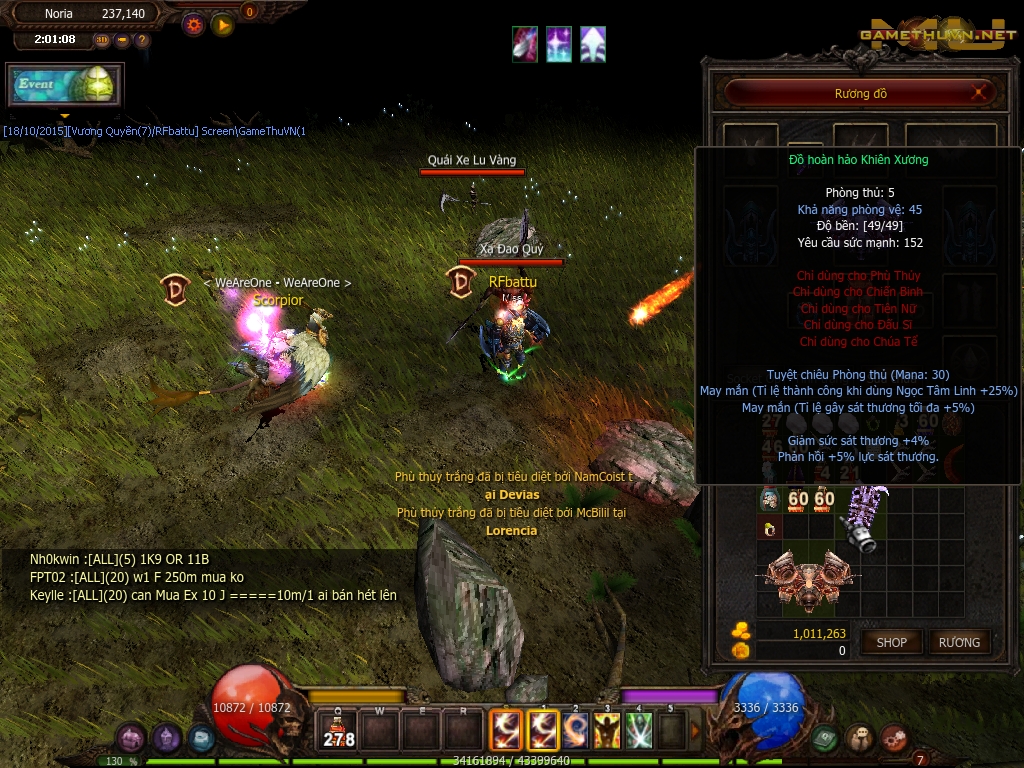Click the RƯƠNG button in the inventory

point(959,642)
